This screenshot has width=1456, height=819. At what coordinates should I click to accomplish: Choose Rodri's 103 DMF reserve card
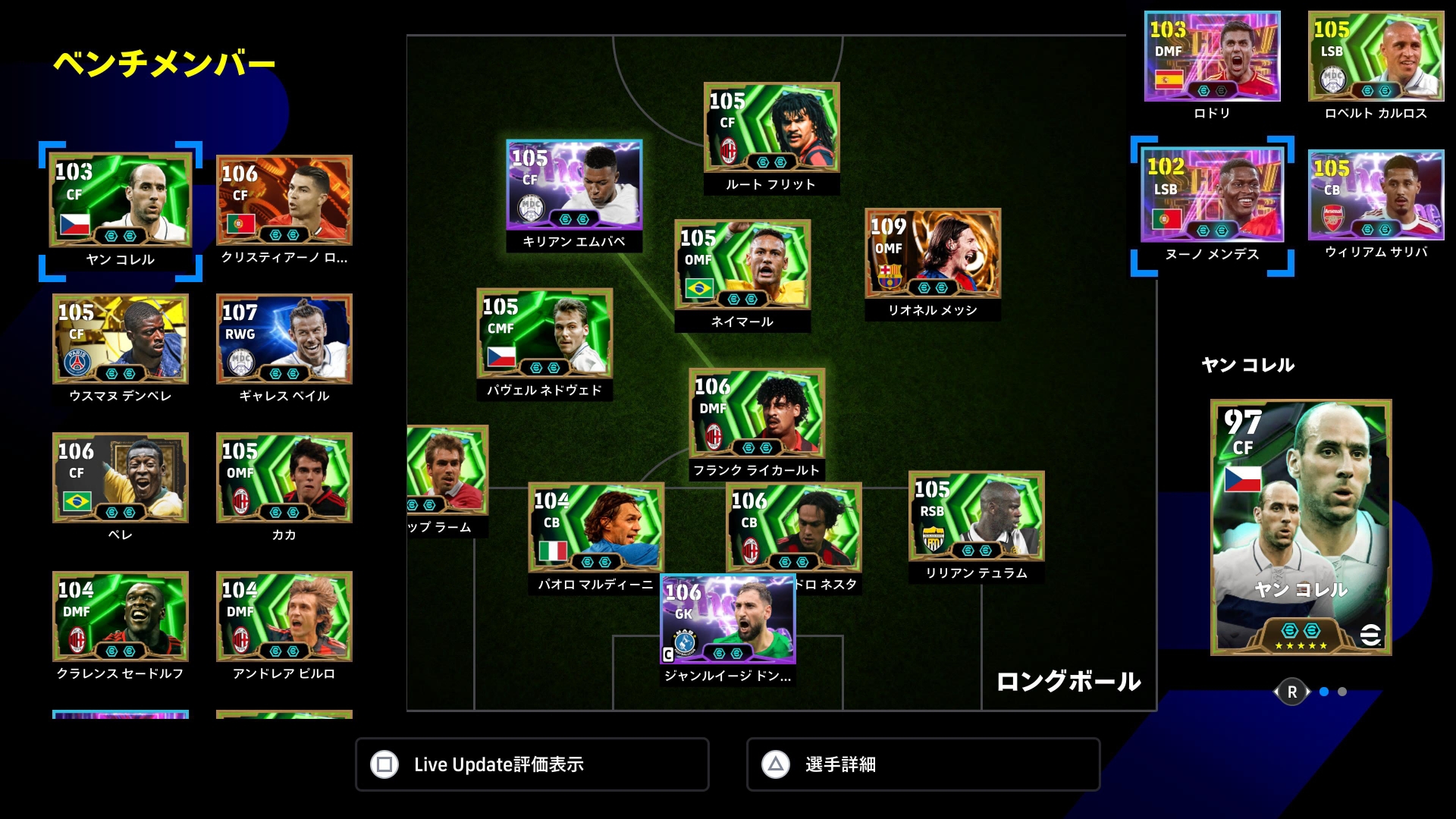(x=1212, y=56)
